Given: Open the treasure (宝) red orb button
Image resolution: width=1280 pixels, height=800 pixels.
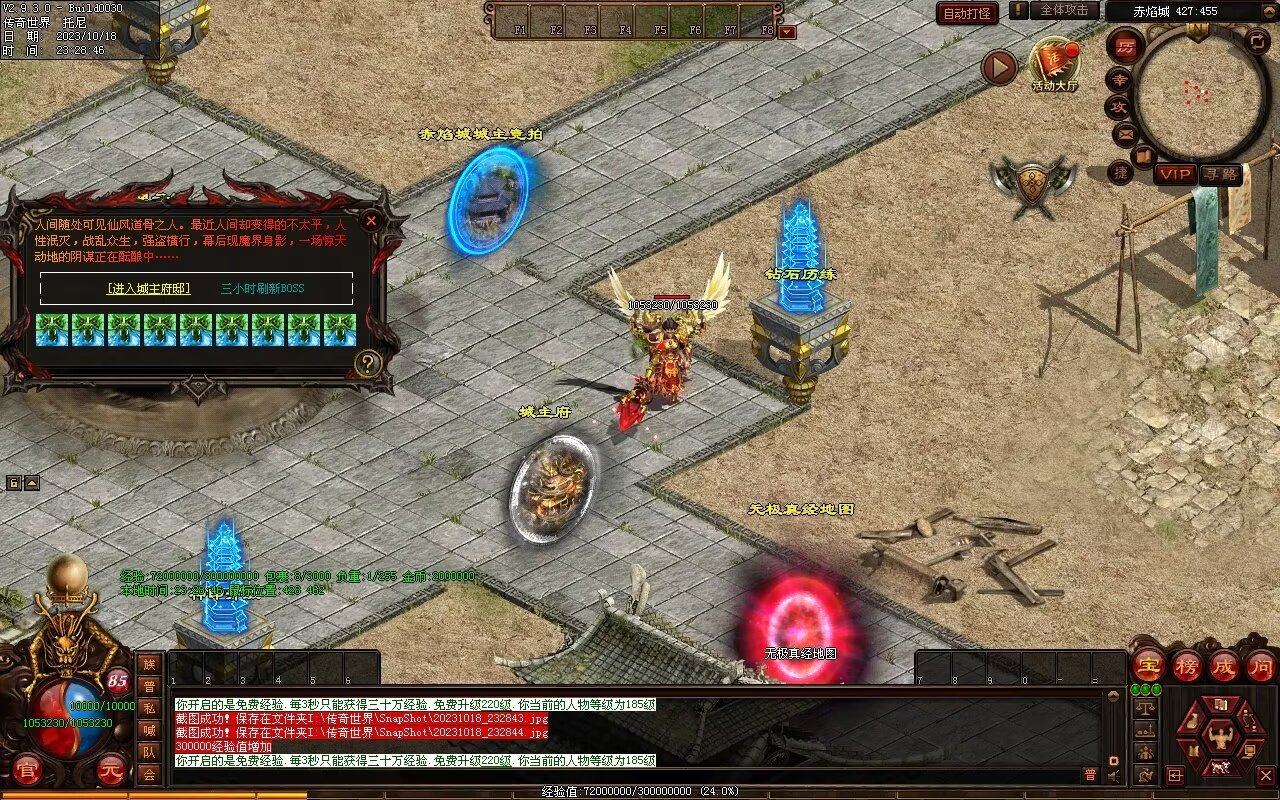Looking at the screenshot, I should click(1148, 665).
